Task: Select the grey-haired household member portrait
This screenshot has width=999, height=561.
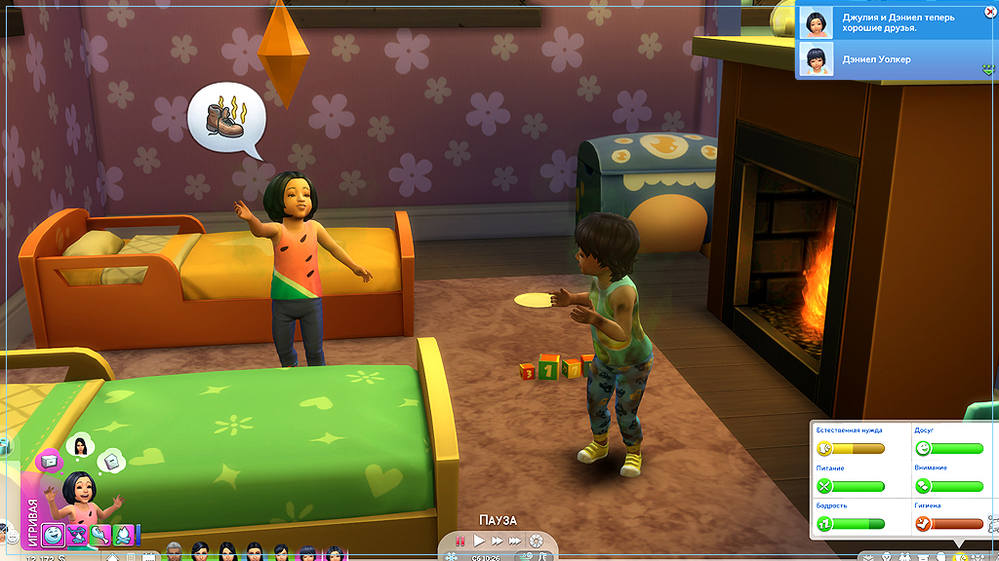Action: 176,551
